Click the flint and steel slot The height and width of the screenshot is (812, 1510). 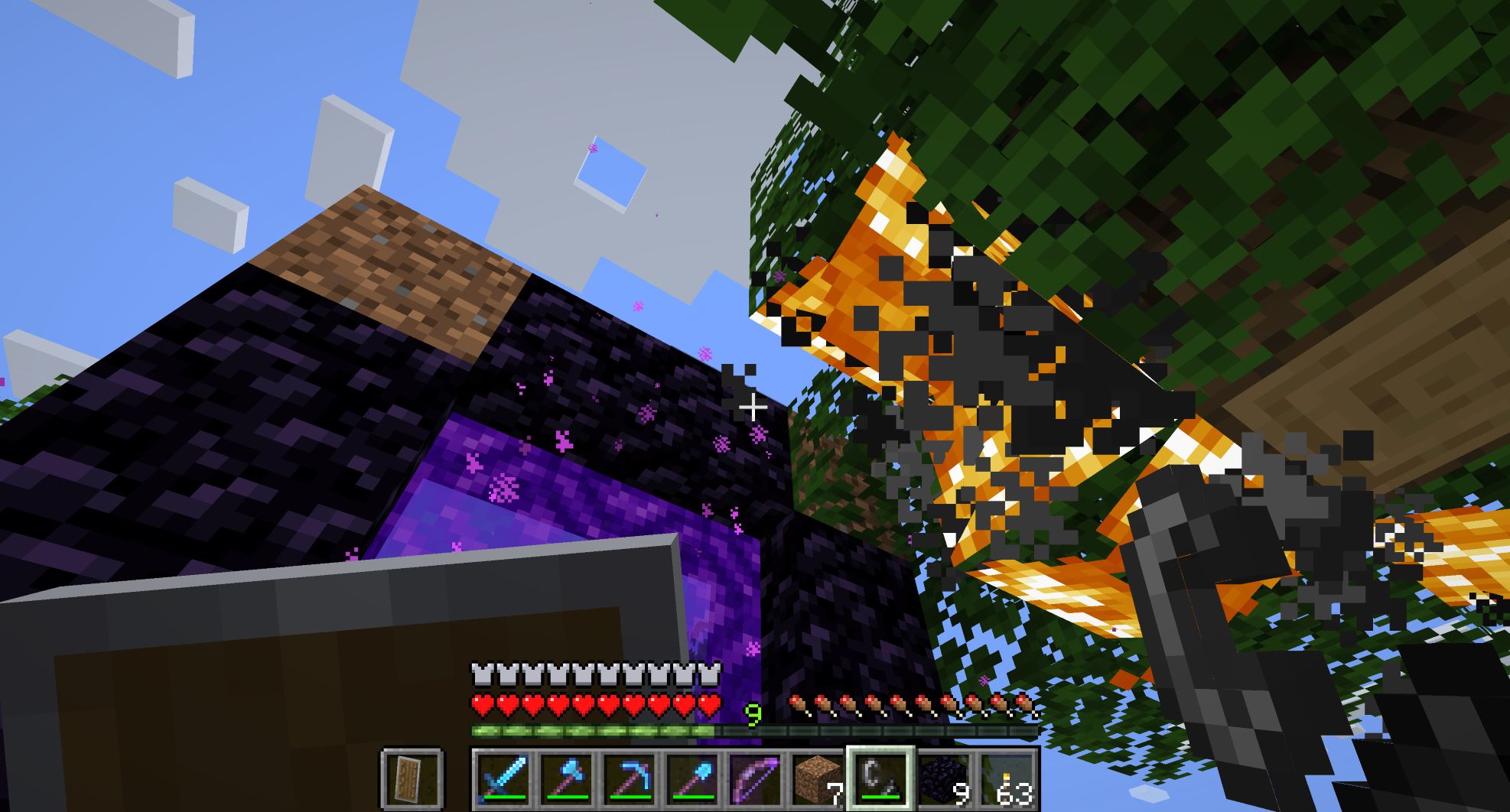[x=880, y=778]
